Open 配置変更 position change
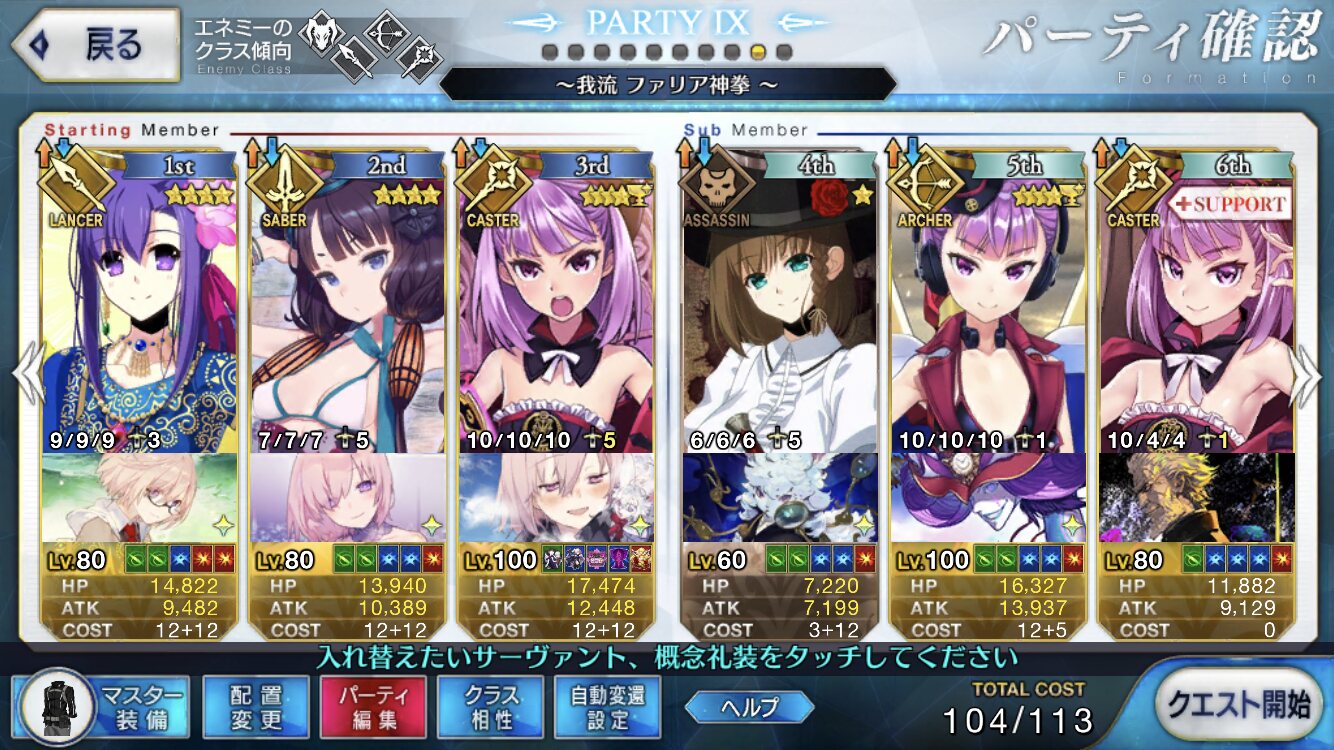 [256, 707]
